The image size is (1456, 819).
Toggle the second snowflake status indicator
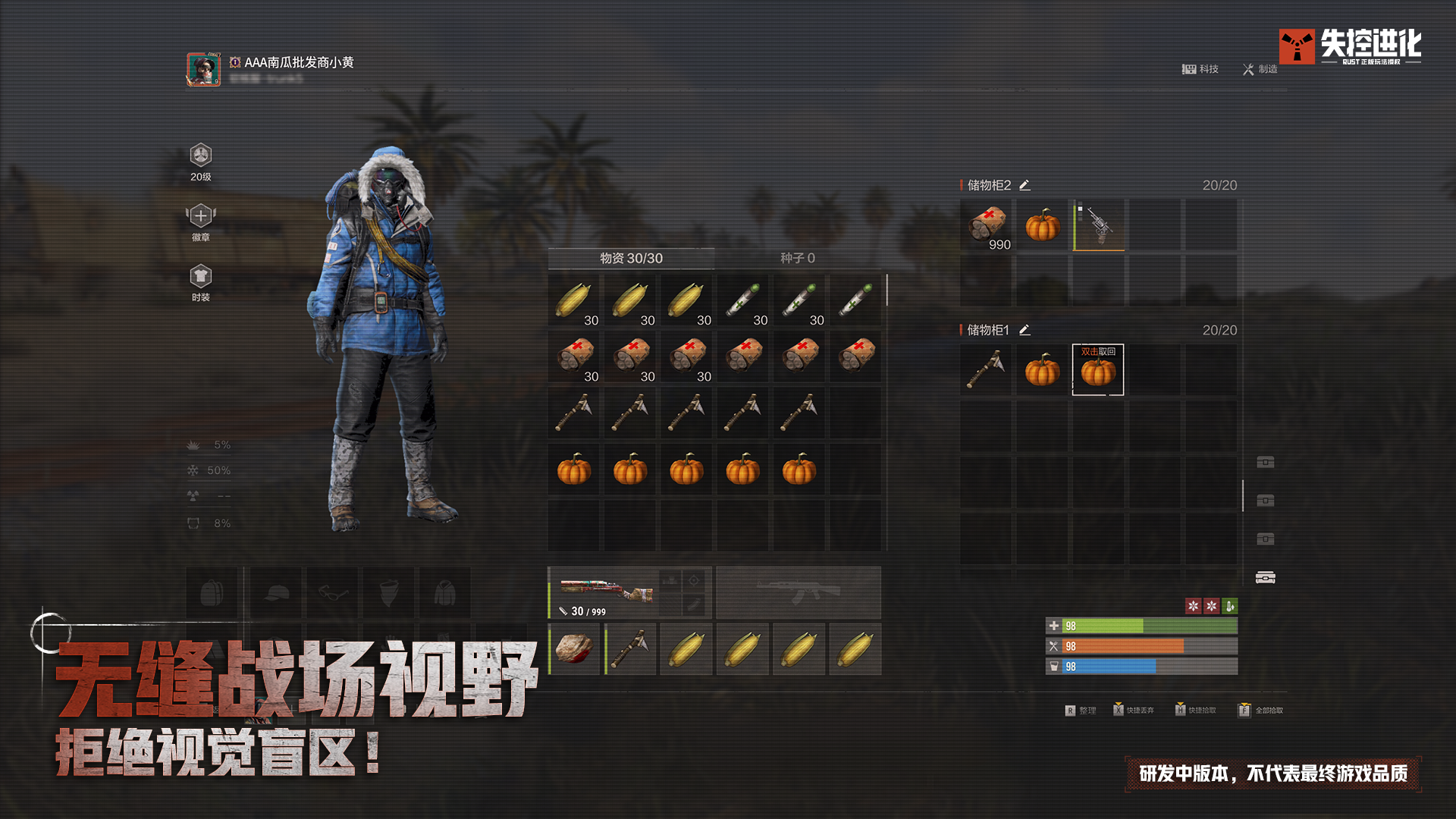(1211, 606)
